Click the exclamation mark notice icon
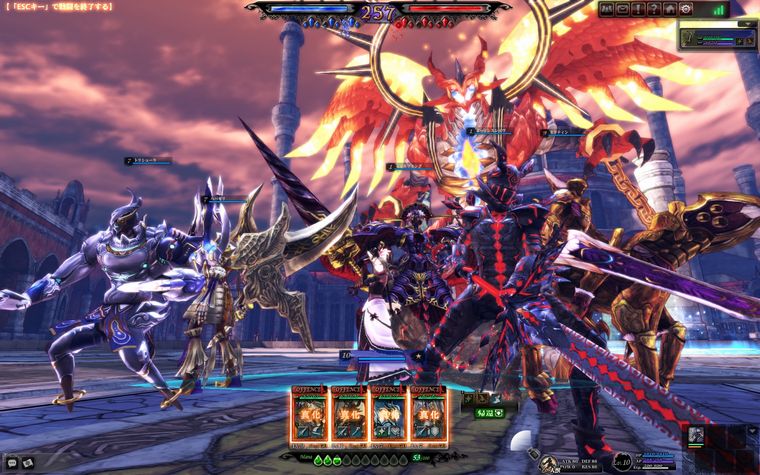This screenshot has width=760, height=475. [x=638, y=9]
